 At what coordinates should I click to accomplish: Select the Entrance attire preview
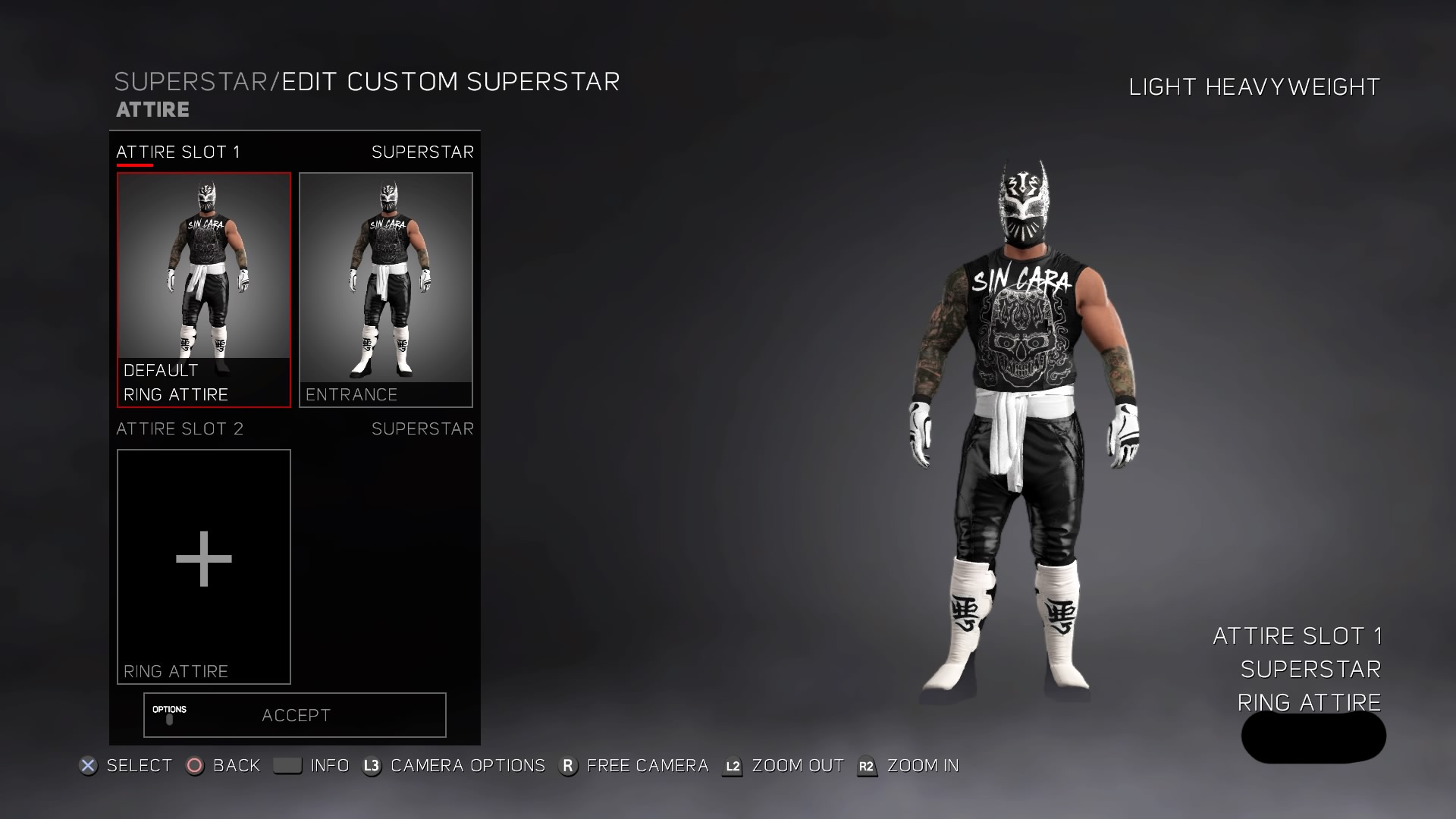[385, 288]
